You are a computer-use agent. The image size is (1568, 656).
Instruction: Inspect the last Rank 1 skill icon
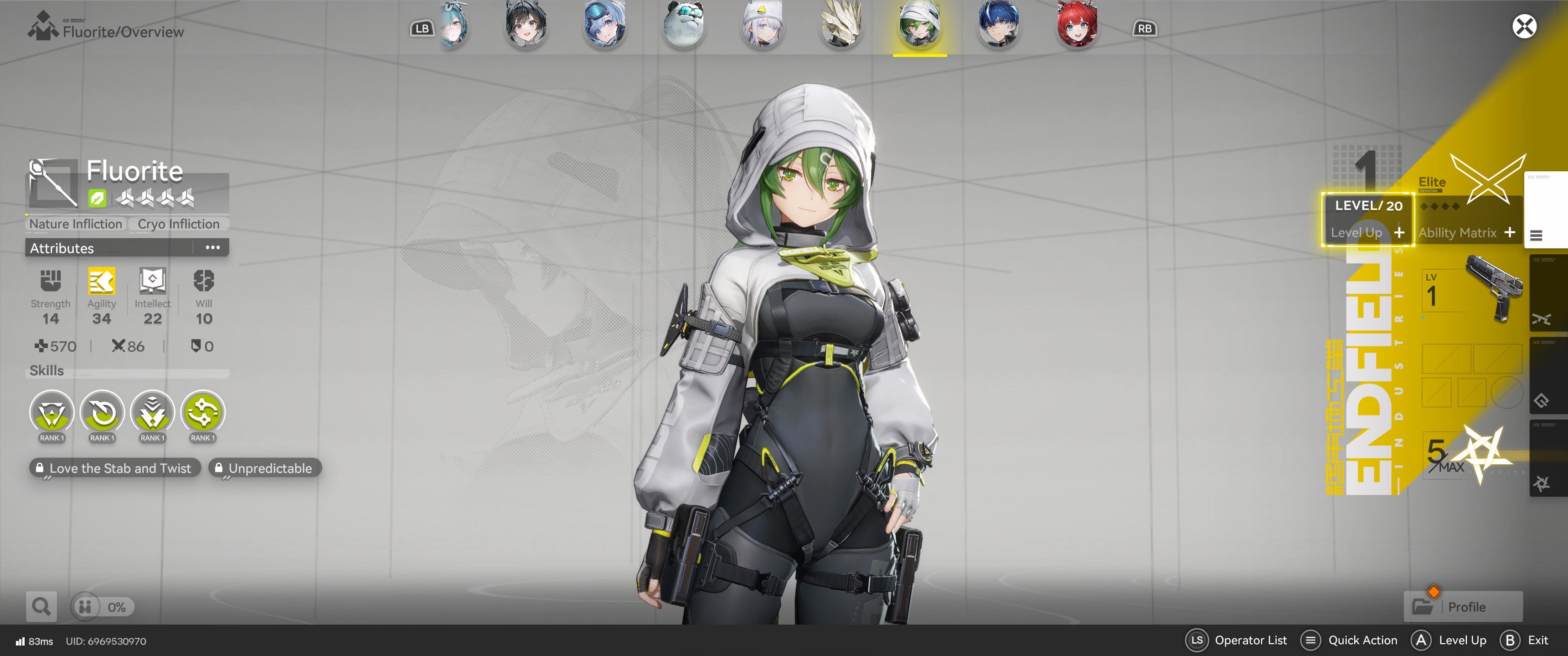point(203,414)
